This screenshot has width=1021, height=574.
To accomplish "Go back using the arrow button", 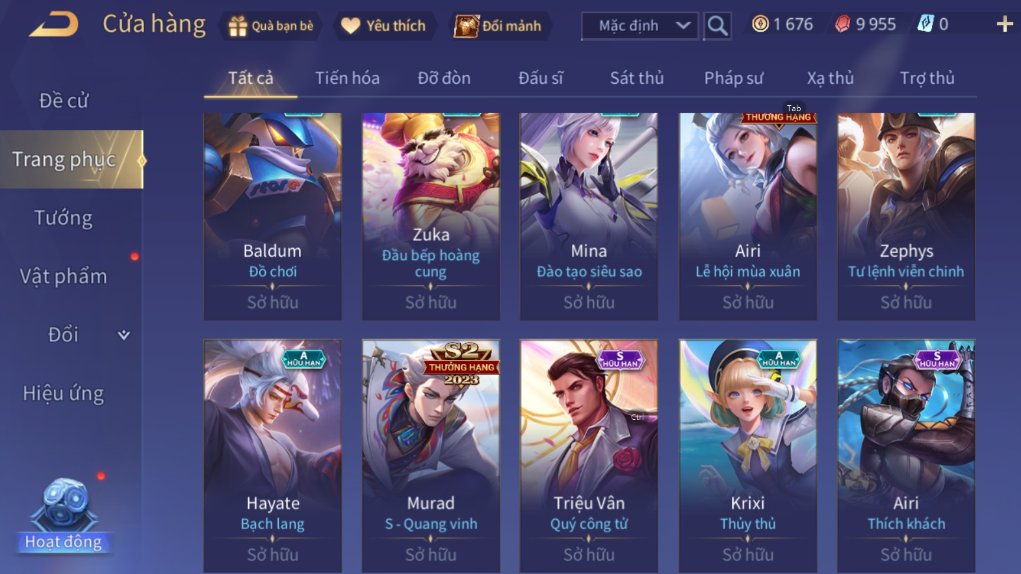I will (54, 24).
